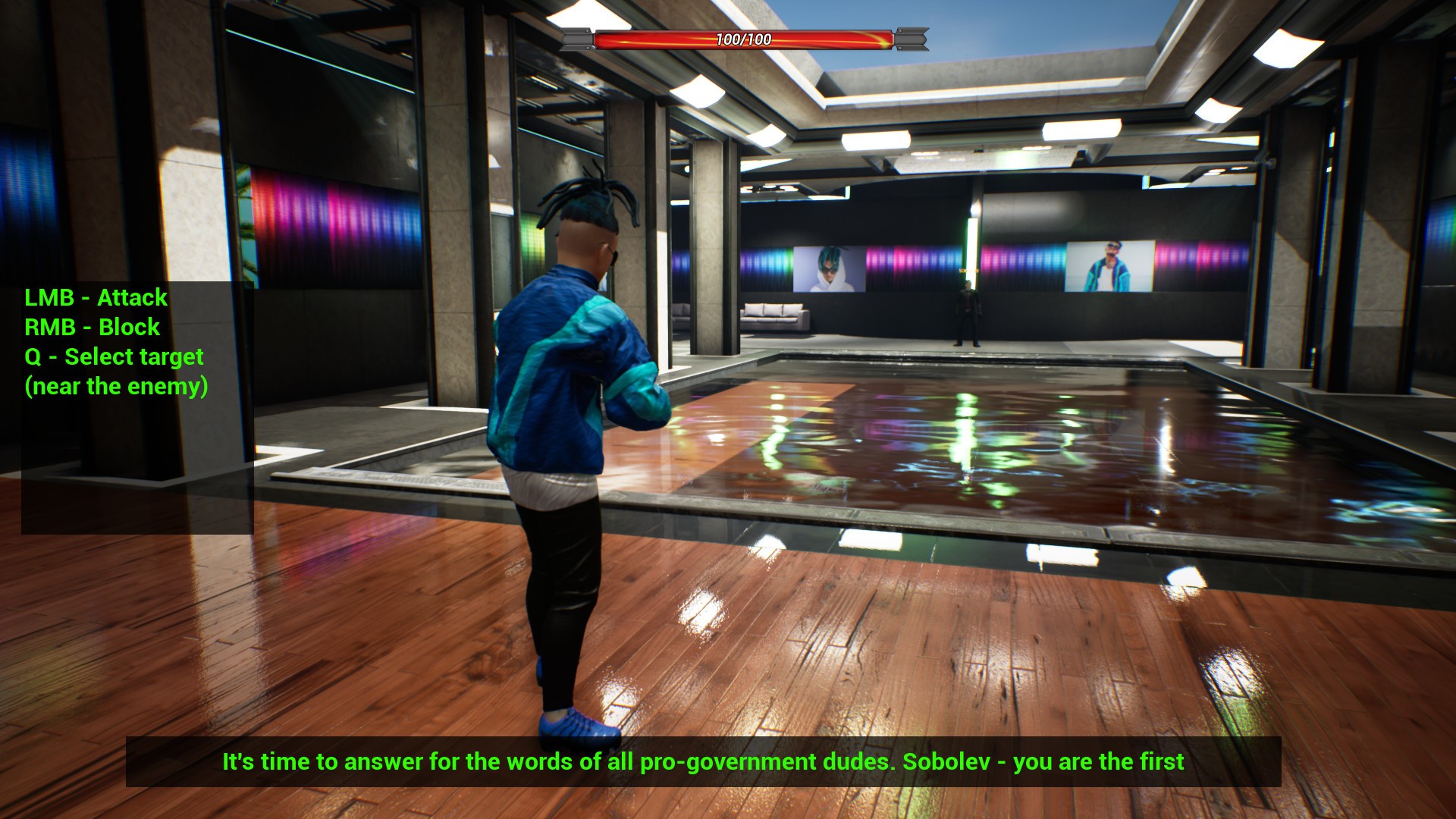Click Sobolev's yellow name tag
The width and height of the screenshot is (1456, 819).
[968, 270]
